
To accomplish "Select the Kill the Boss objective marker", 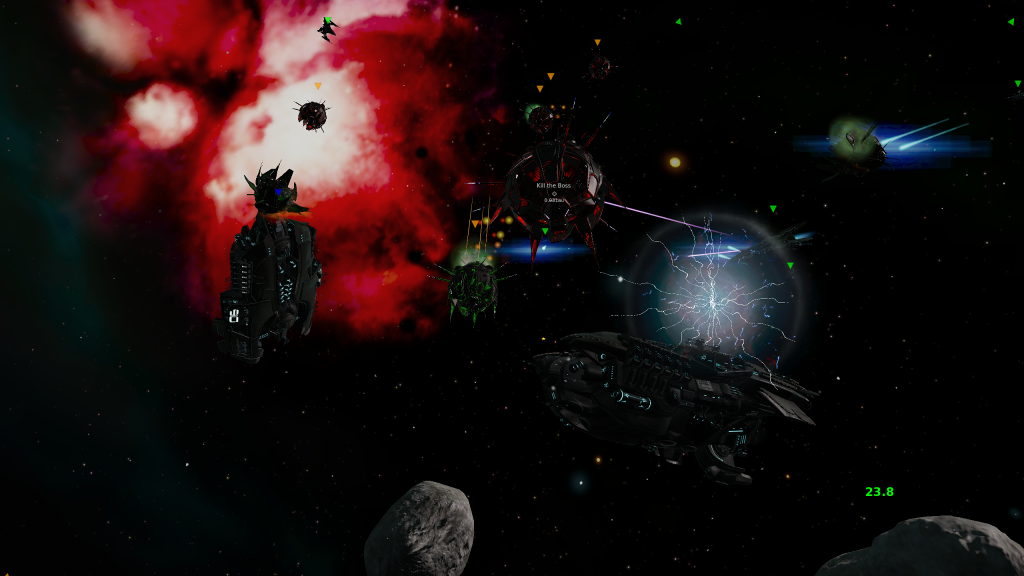I will pos(553,192).
